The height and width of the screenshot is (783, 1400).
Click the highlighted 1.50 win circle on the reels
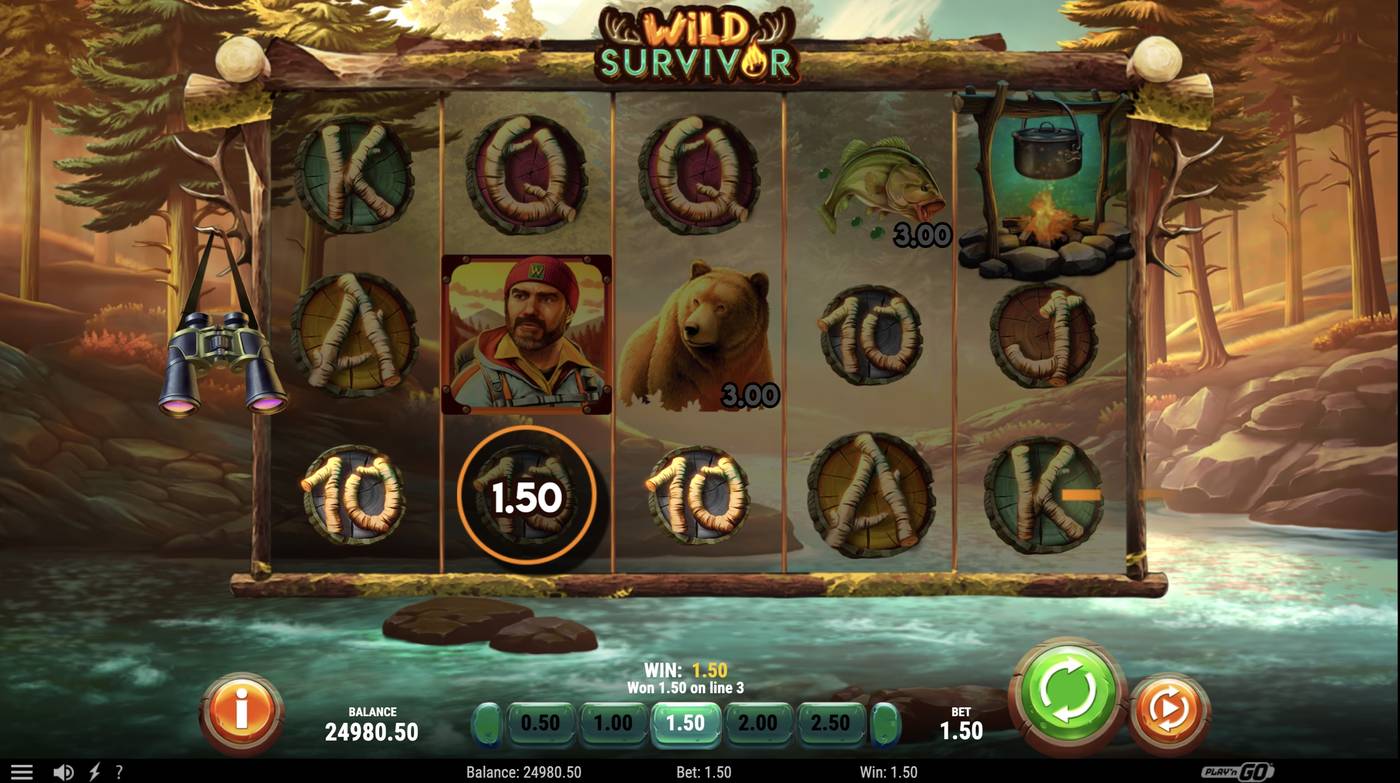(527, 495)
